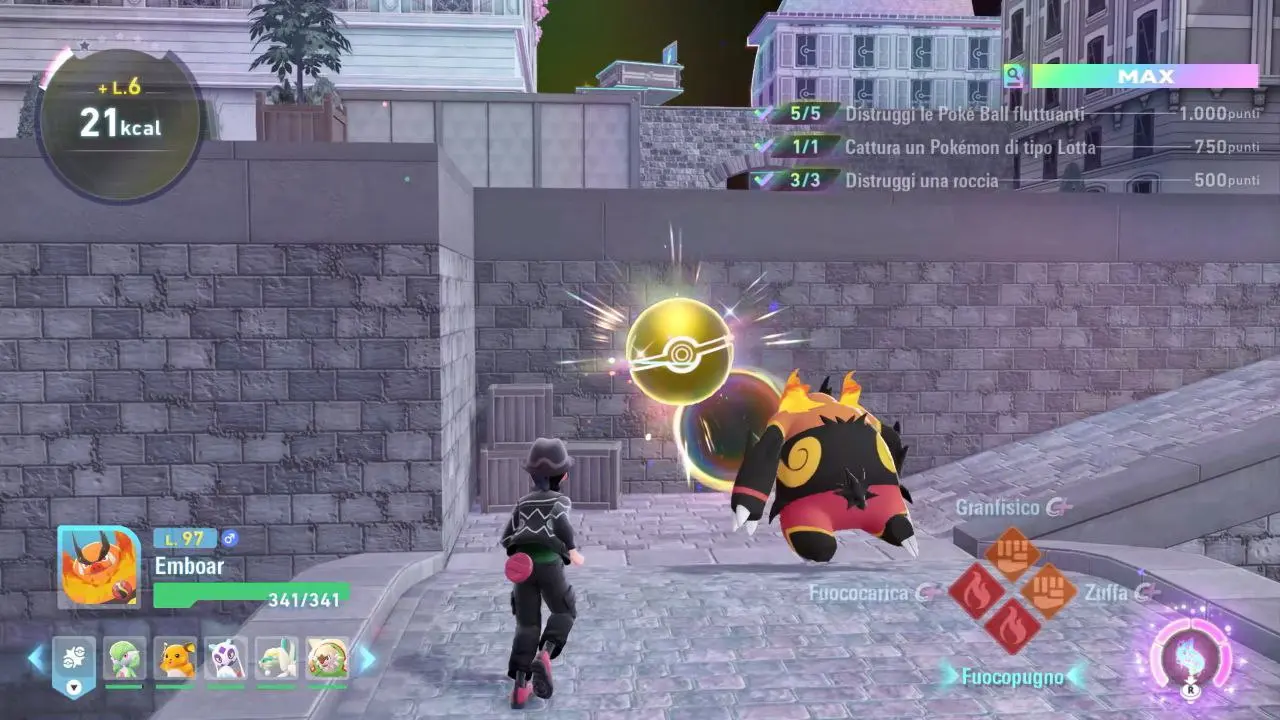Activate the Zuffa fist move

pos(1049,590)
